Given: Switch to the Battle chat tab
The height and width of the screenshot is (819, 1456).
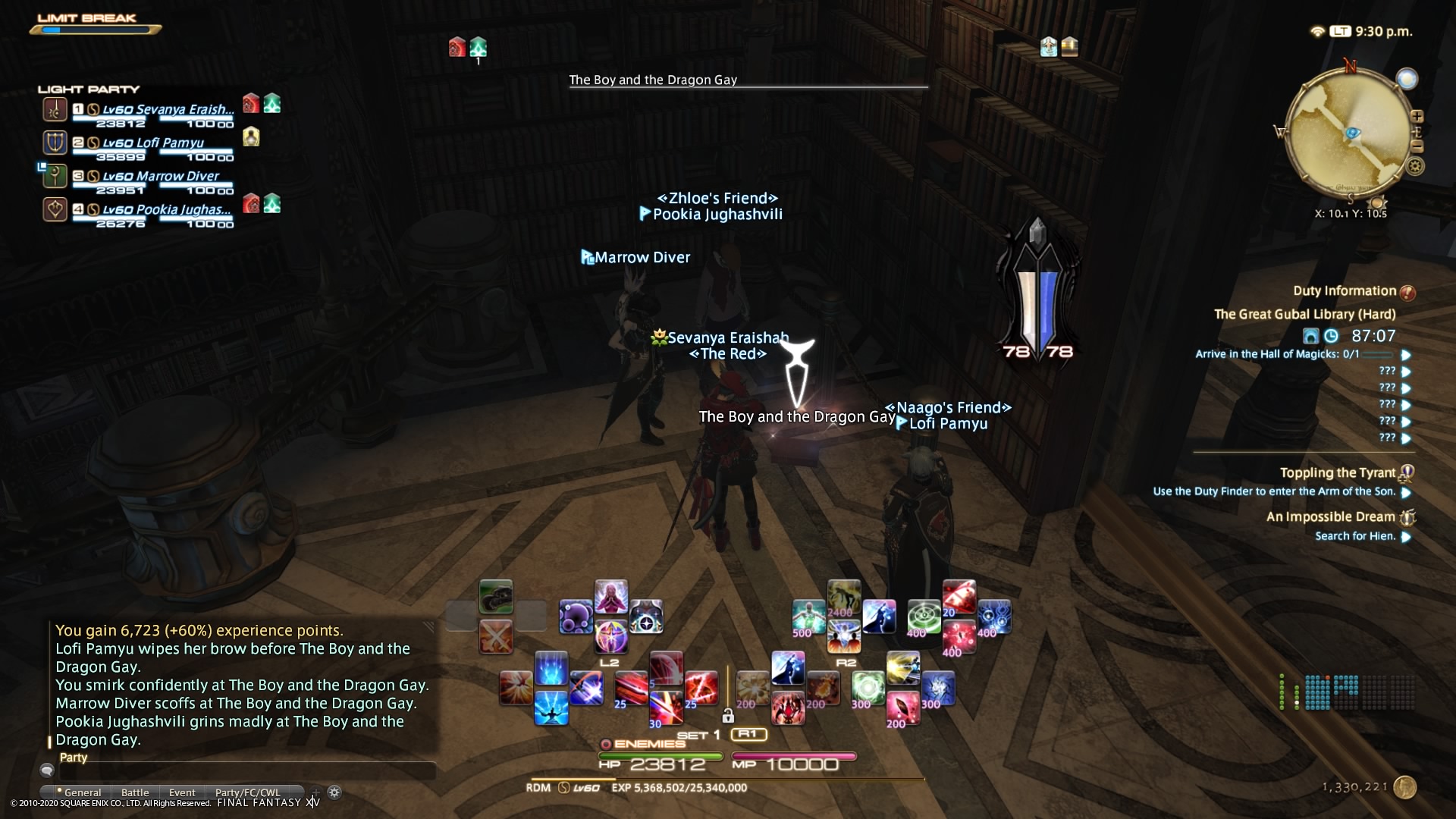Looking at the screenshot, I should click(x=135, y=792).
